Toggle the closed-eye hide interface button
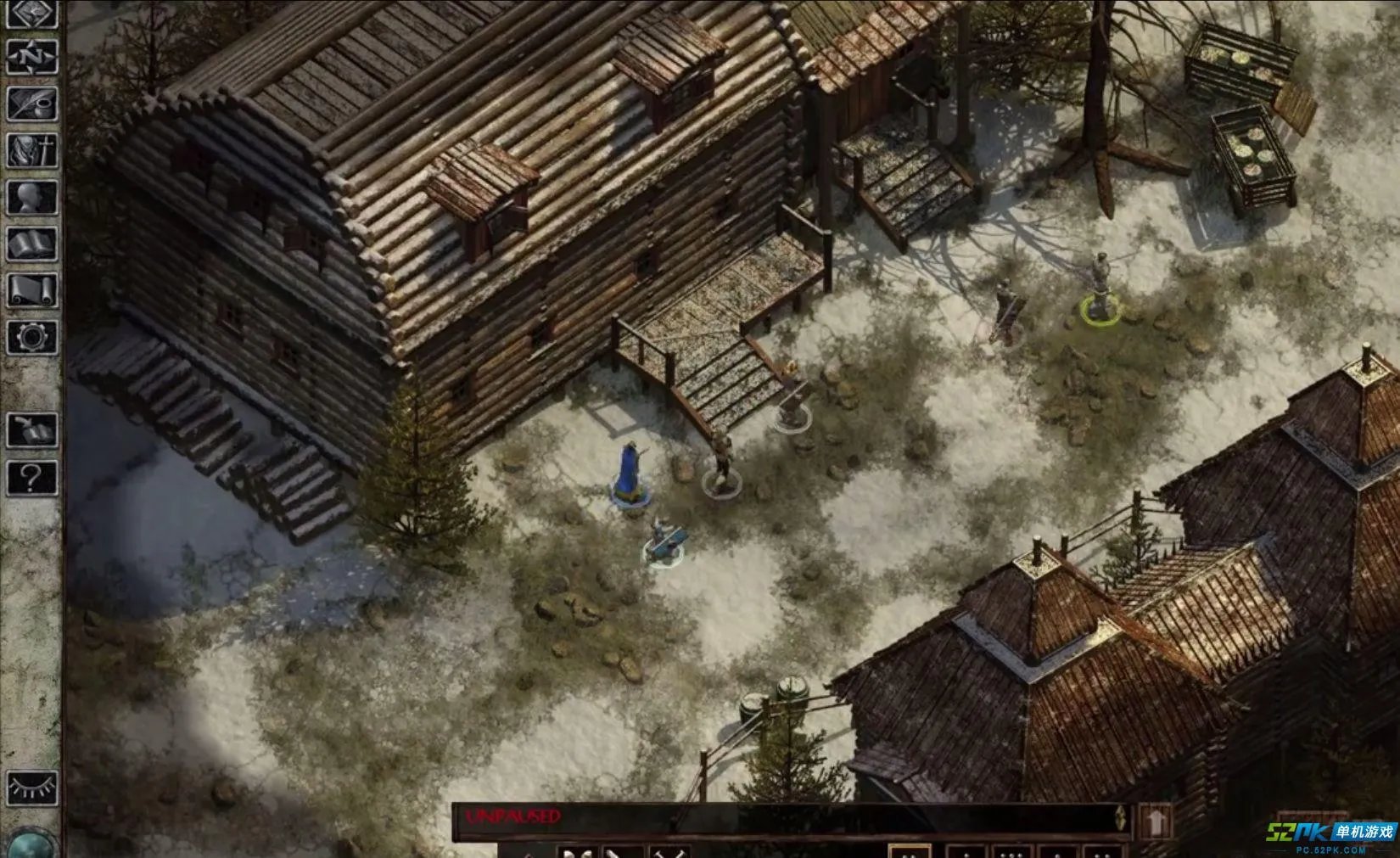The height and width of the screenshot is (858, 1400). (32, 788)
